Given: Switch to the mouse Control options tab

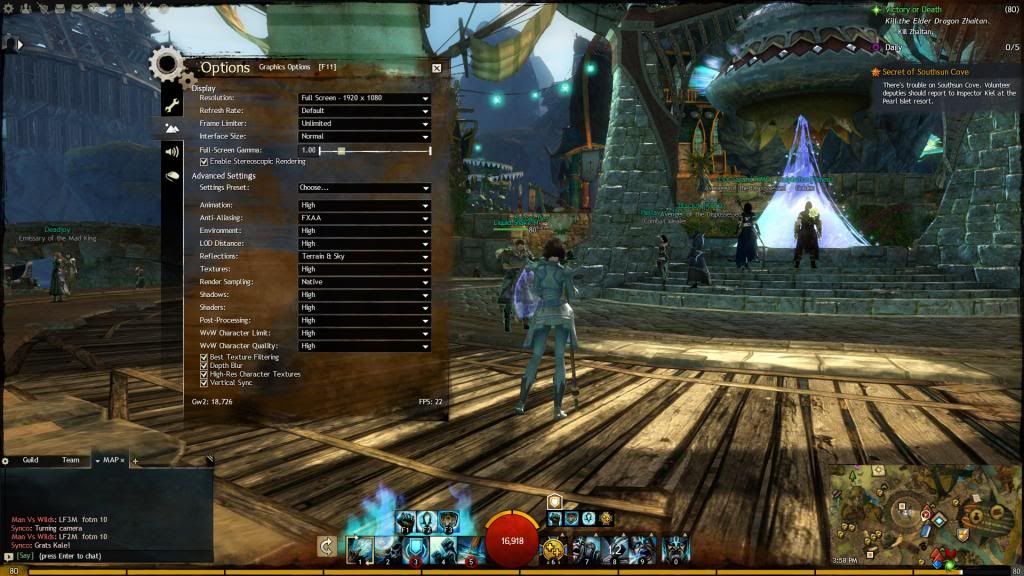Looking at the screenshot, I should click(x=172, y=176).
